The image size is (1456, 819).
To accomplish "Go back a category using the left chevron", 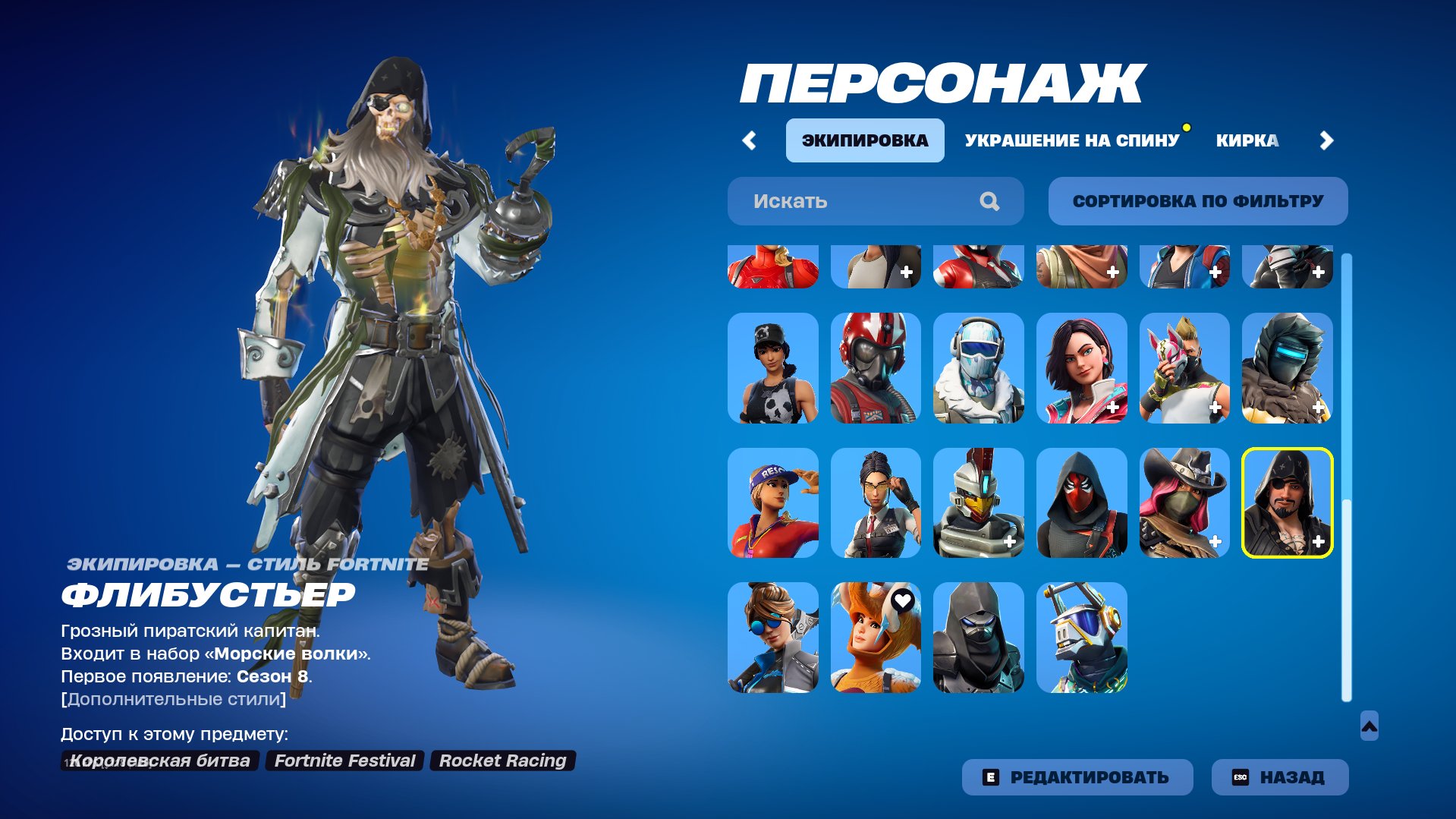I will pos(750,140).
